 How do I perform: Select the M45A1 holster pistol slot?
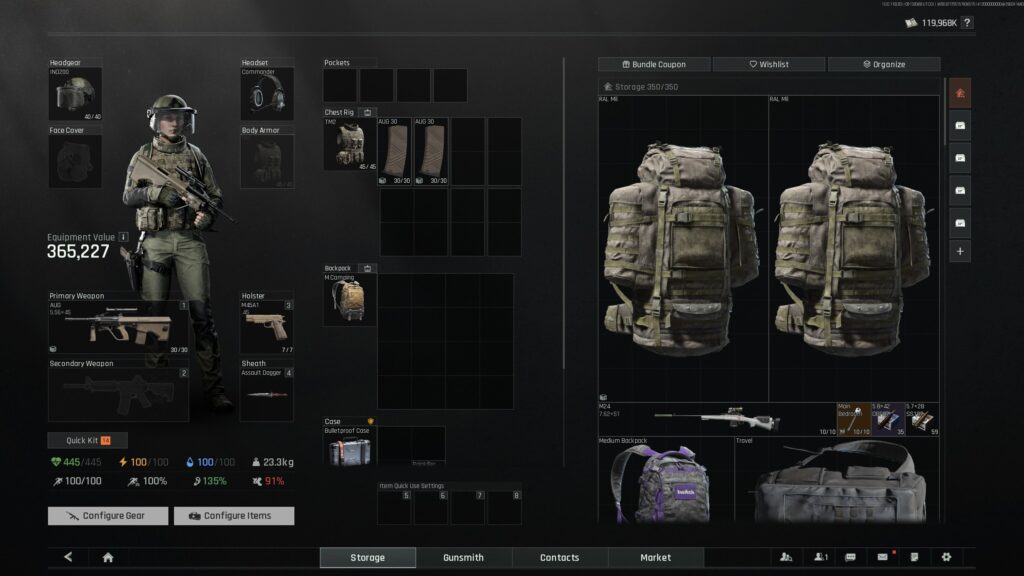pos(266,326)
